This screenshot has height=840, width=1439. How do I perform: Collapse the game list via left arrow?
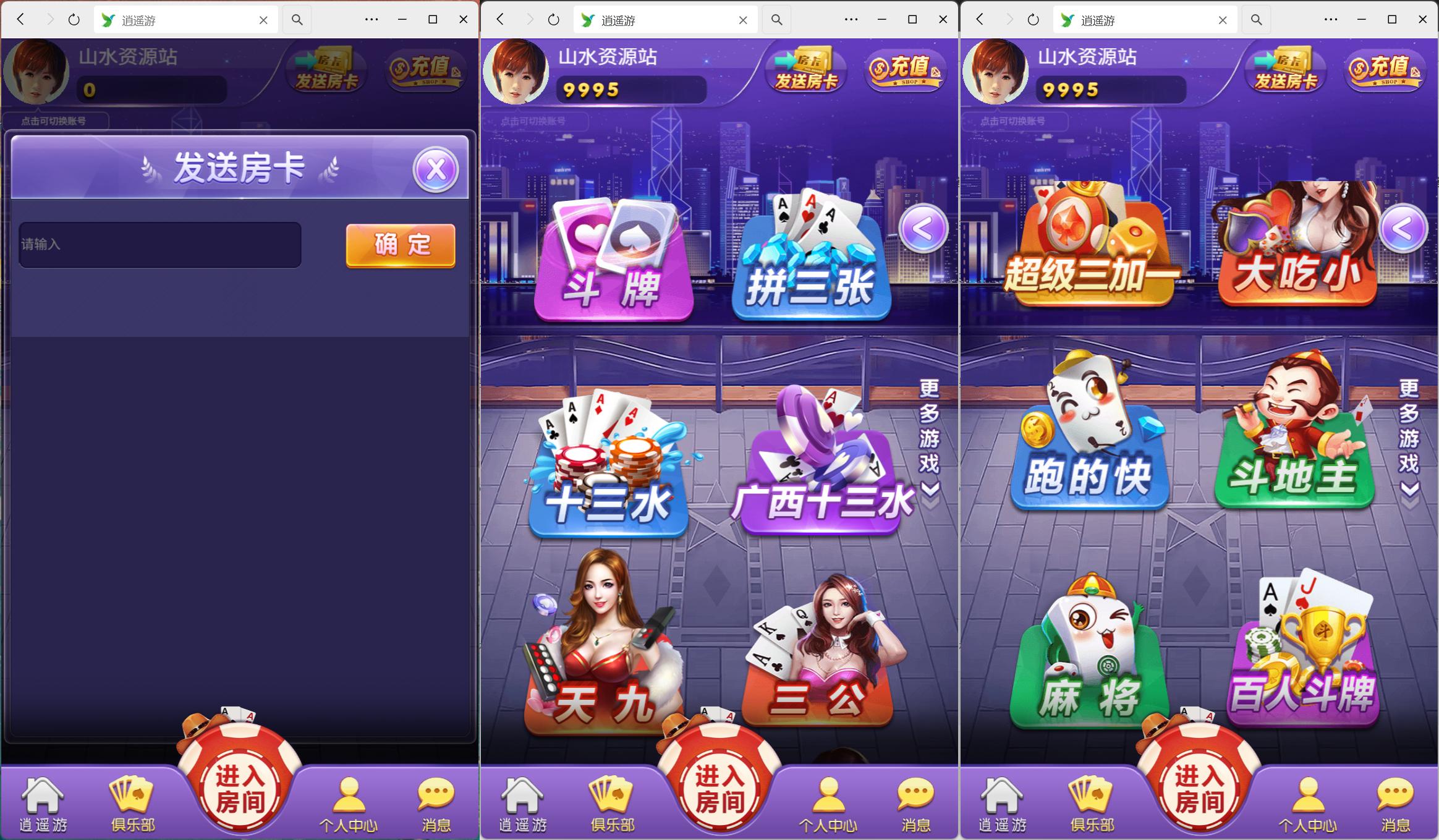point(923,227)
